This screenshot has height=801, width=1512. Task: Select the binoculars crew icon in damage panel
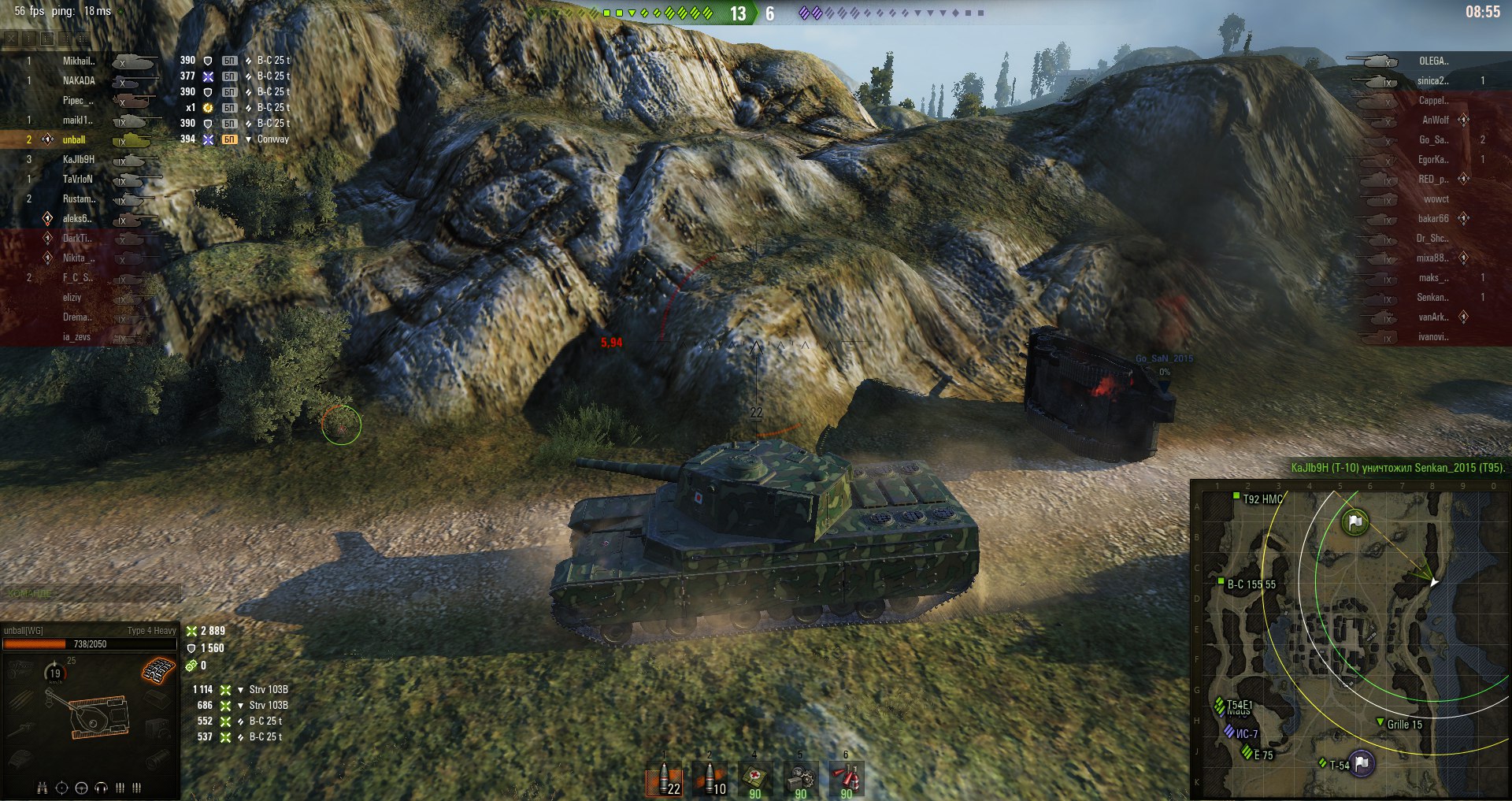[43, 788]
